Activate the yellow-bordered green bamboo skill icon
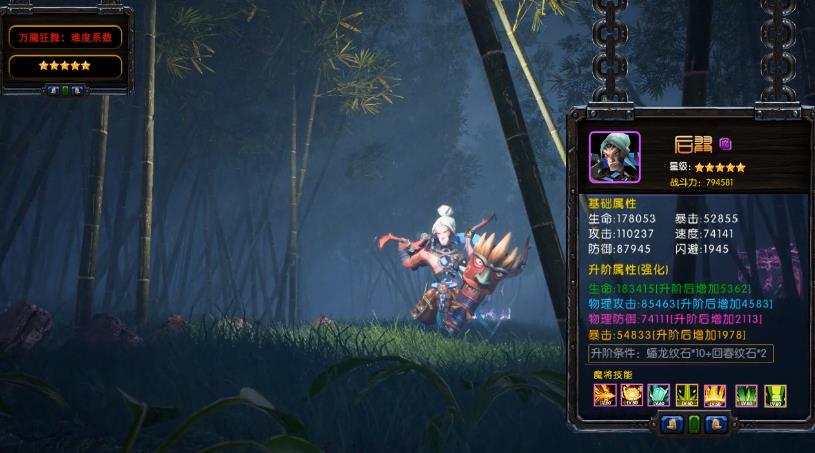The image size is (815, 453). (x=774, y=395)
